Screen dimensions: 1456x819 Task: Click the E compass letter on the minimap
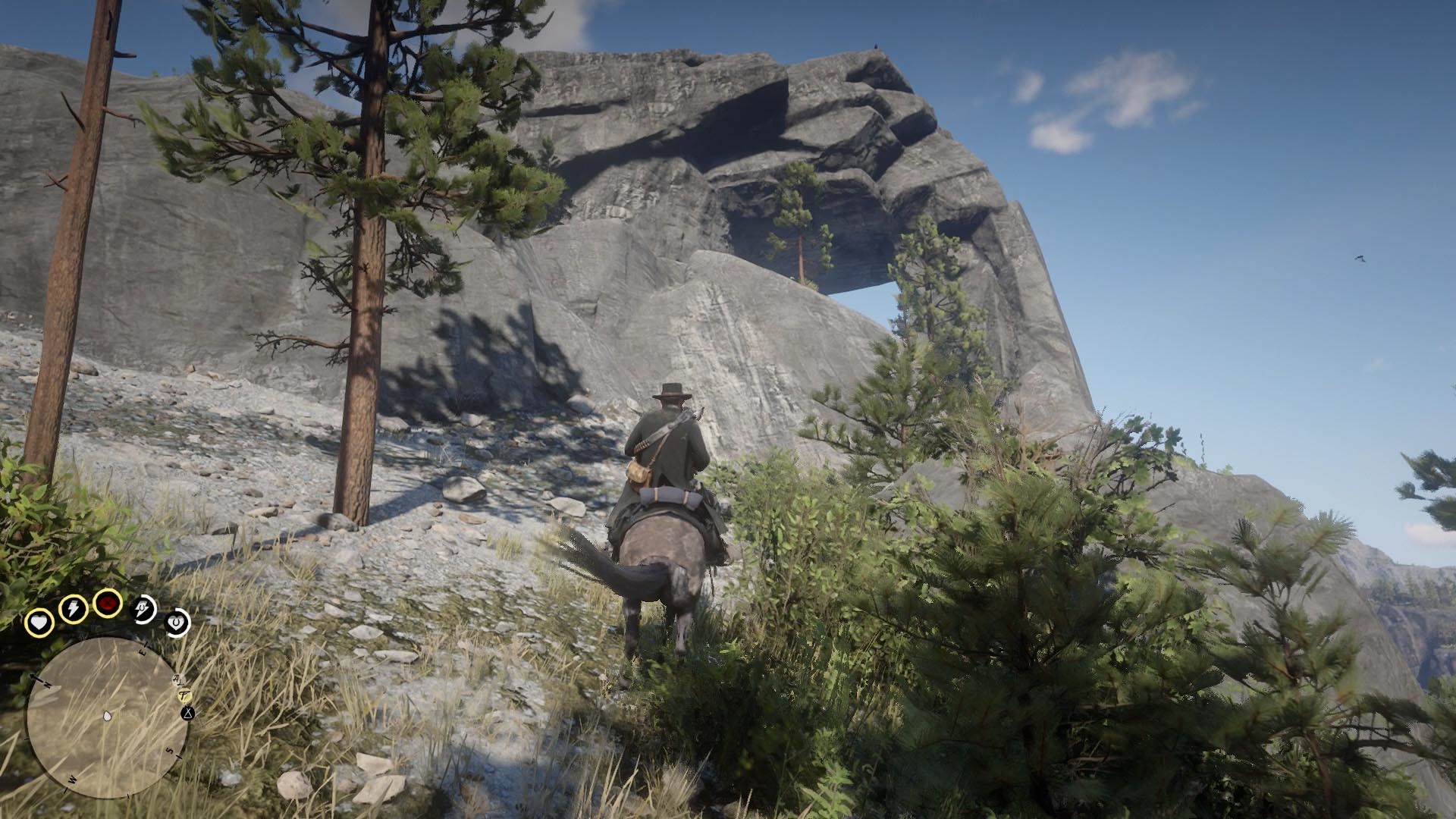pos(143,652)
